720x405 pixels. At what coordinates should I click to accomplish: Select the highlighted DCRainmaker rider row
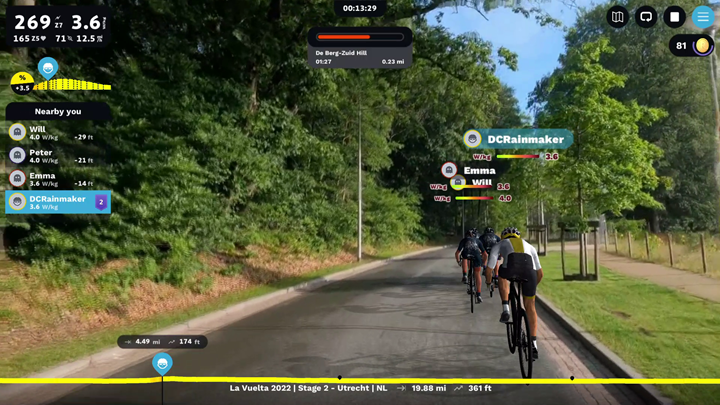click(x=58, y=202)
